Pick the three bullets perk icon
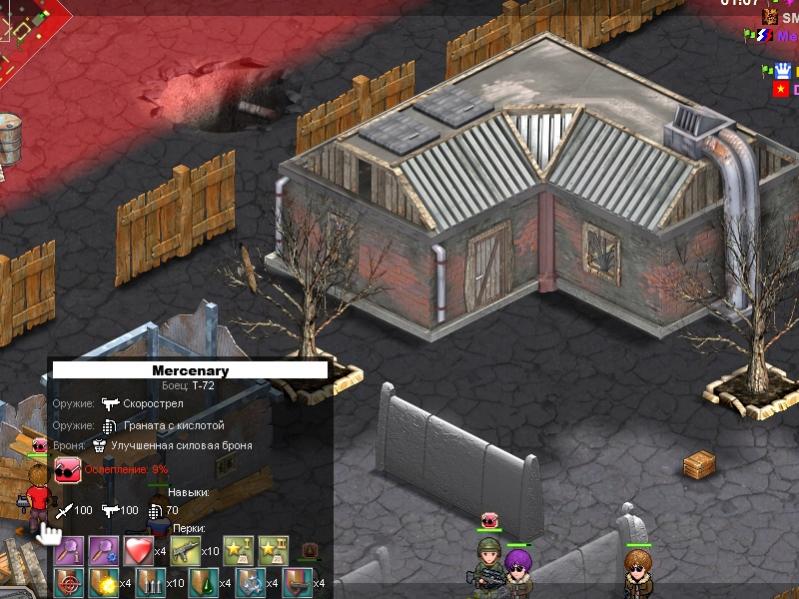Viewport: 799px width, 599px height. tap(151, 582)
